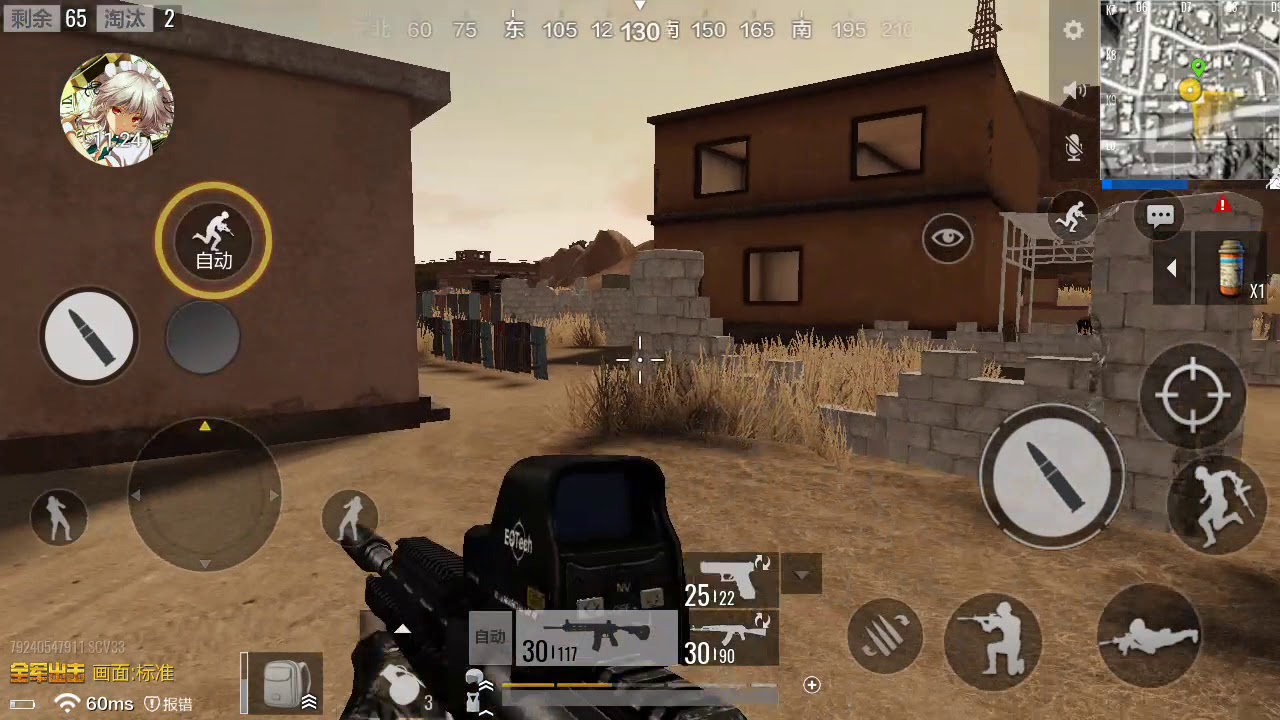Toggle the peek eye icon near the building
Viewport: 1280px width, 720px height.
click(x=946, y=238)
